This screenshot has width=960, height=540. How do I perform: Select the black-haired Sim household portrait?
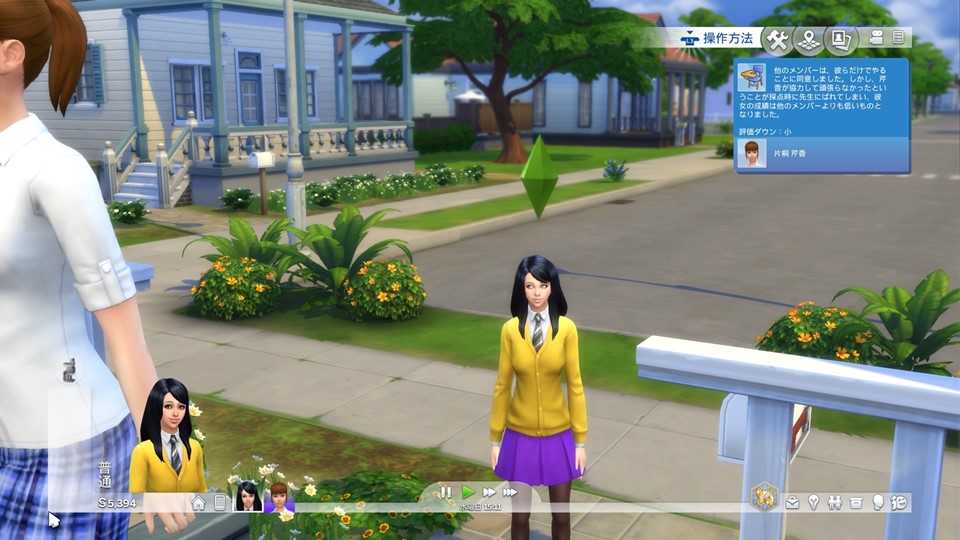pyautogui.click(x=247, y=497)
